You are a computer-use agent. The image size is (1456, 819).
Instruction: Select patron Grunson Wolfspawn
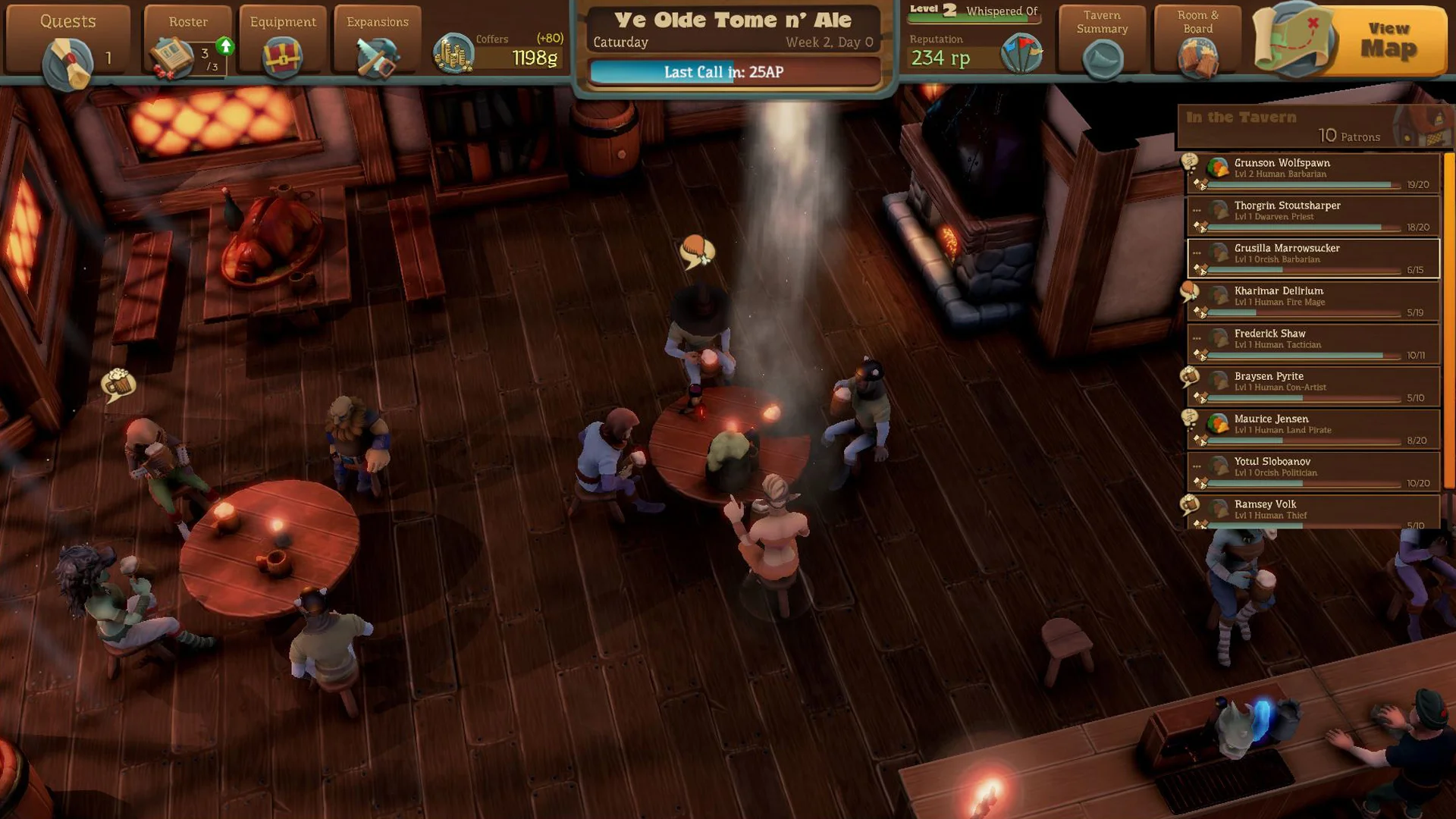pos(1313,173)
